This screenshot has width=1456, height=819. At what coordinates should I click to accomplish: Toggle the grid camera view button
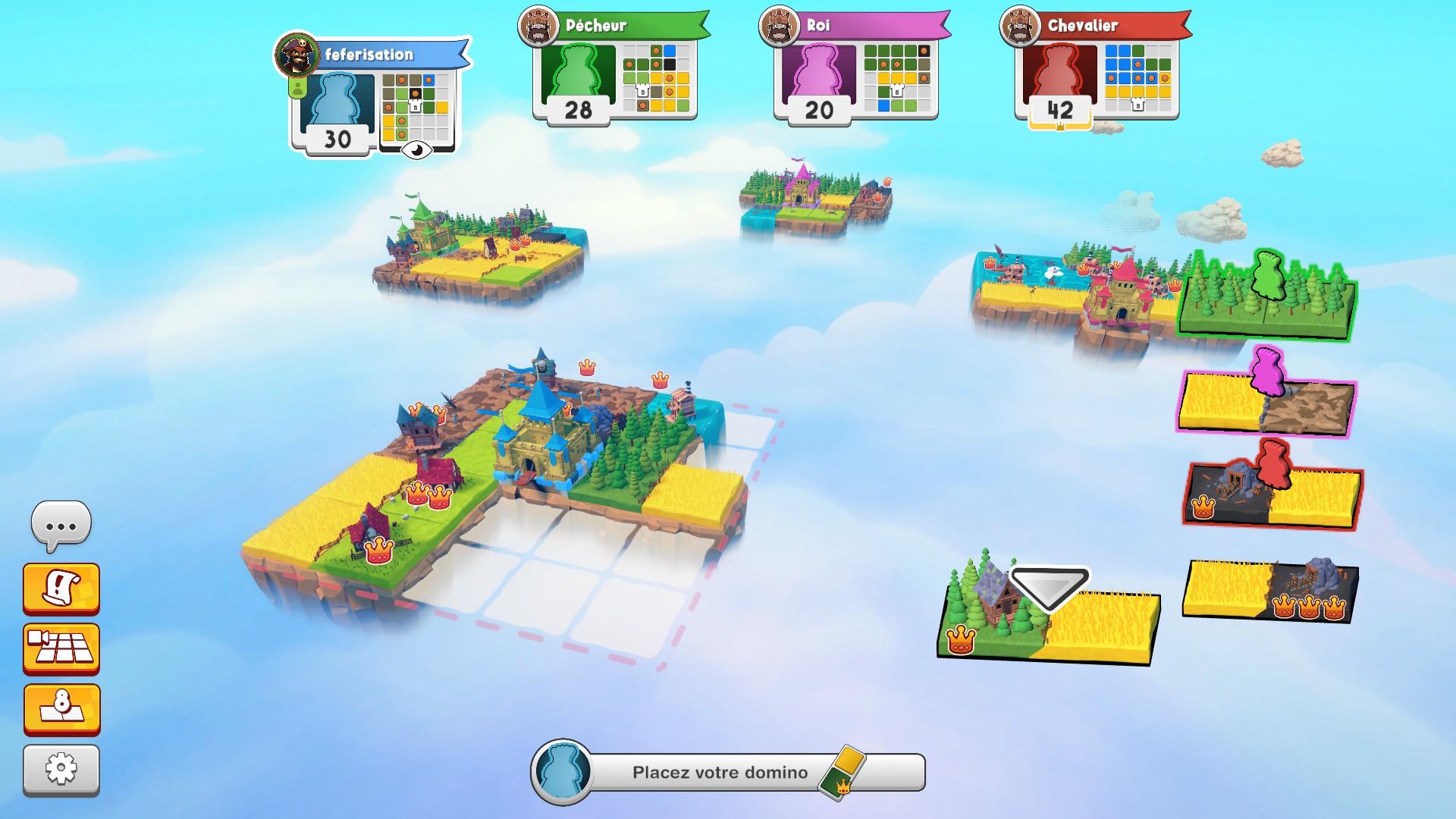pos(61,648)
